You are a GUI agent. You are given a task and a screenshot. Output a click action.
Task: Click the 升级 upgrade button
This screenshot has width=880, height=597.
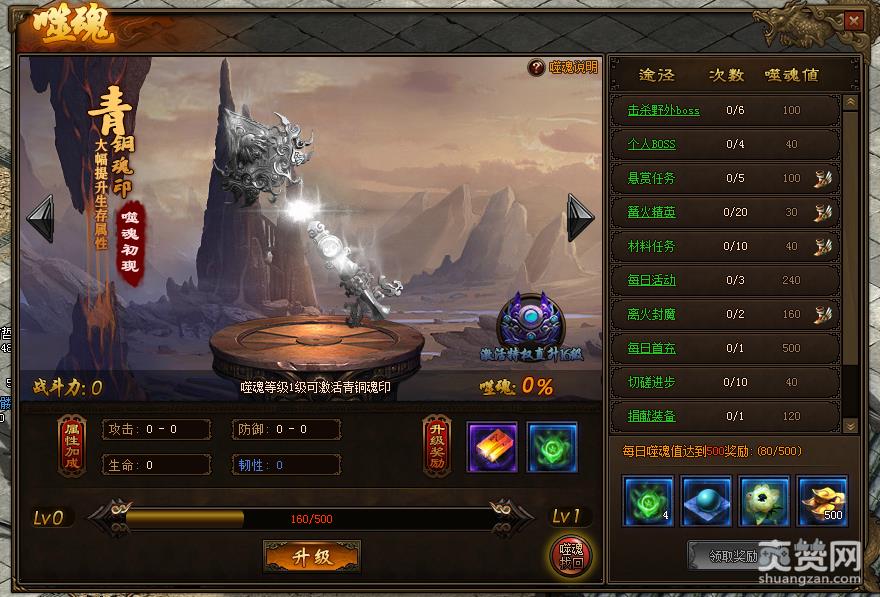[x=312, y=556]
